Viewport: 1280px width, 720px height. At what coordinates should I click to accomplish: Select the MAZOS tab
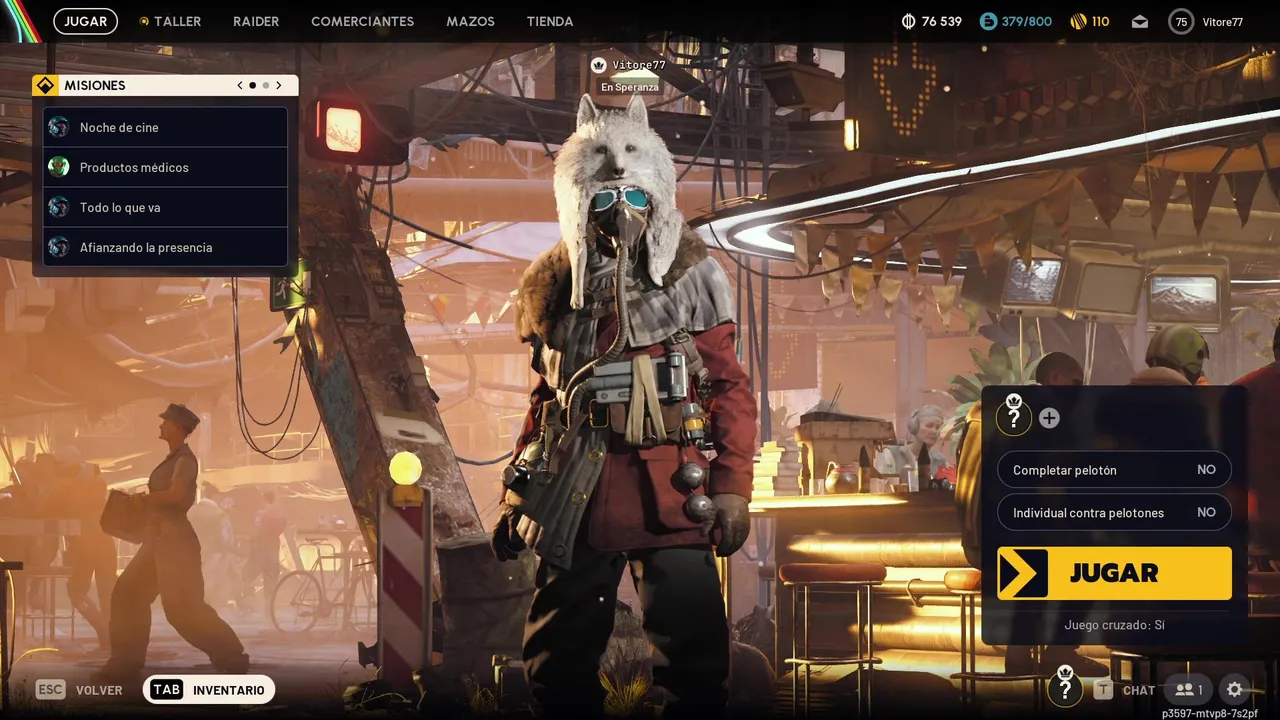click(x=470, y=21)
